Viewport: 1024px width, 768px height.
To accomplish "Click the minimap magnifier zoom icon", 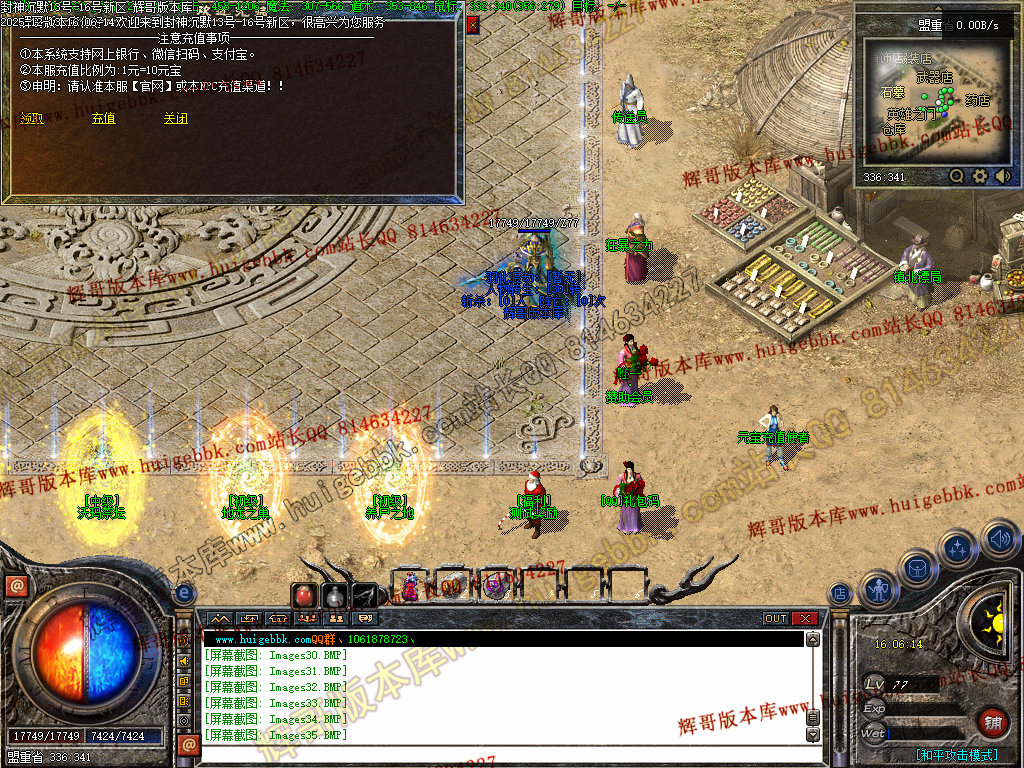I will pyautogui.click(x=957, y=176).
